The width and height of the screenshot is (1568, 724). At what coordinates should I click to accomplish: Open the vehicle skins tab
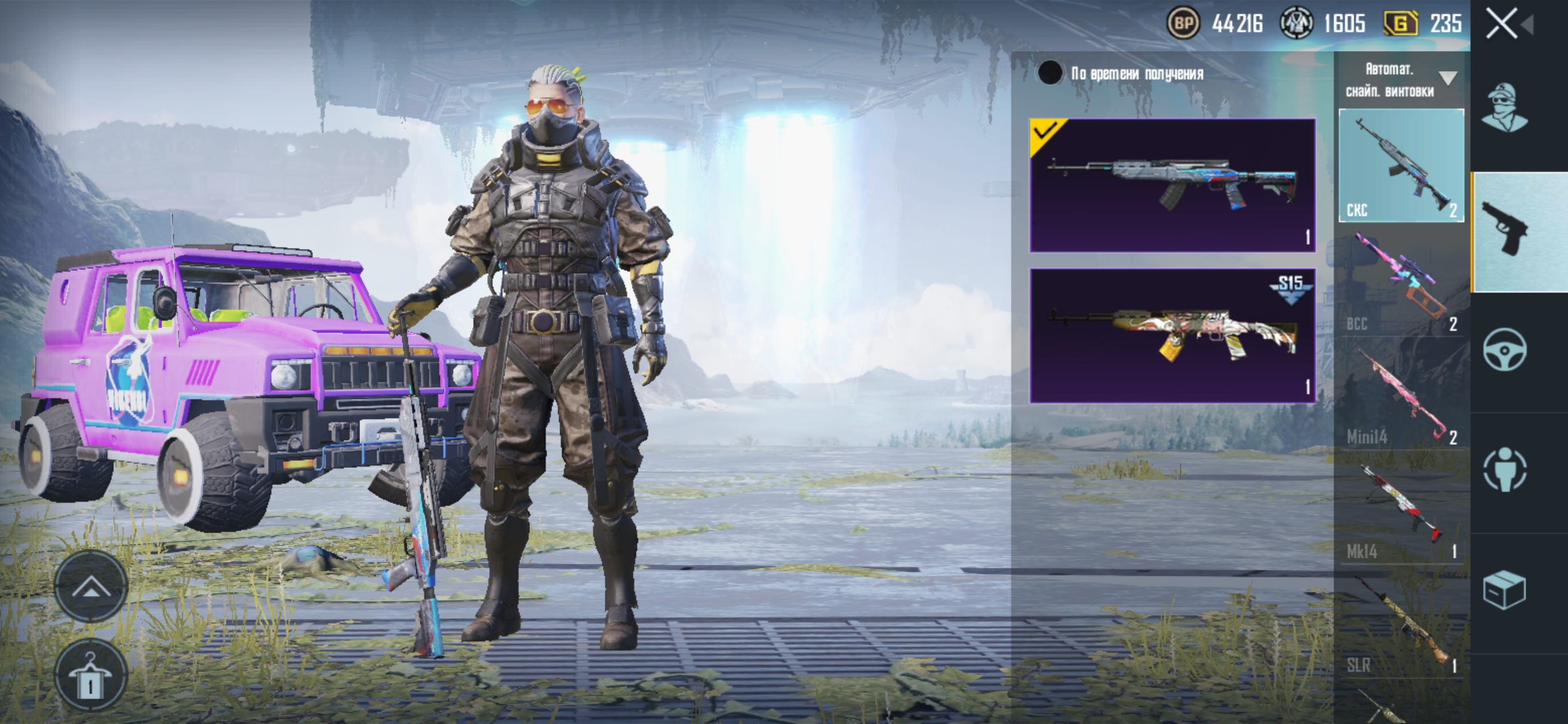point(1505,350)
